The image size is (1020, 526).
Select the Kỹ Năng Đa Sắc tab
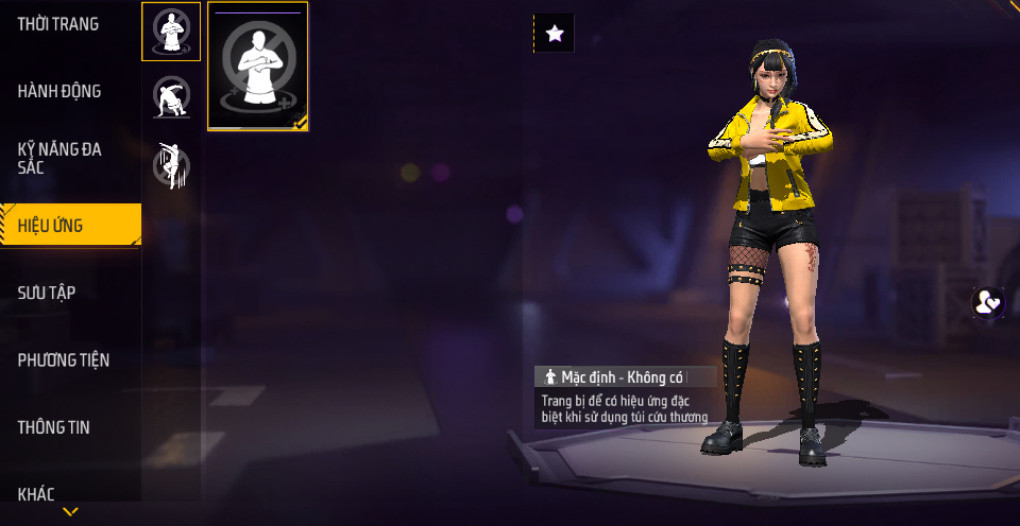(x=60, y=158)
